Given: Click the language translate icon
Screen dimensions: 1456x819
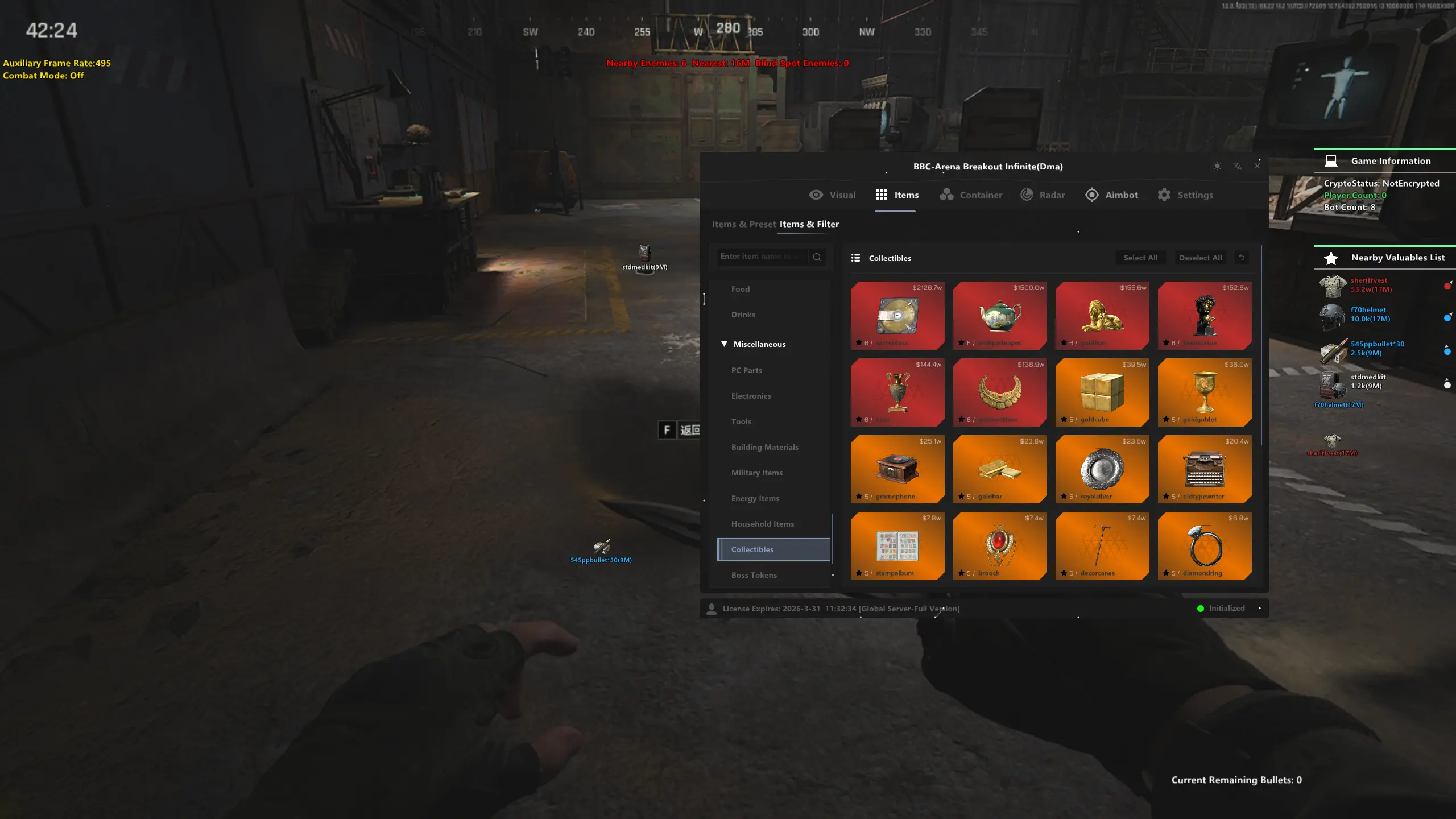Looking at the screenshot, I should pyautogui.click(x=1237, y=166).
